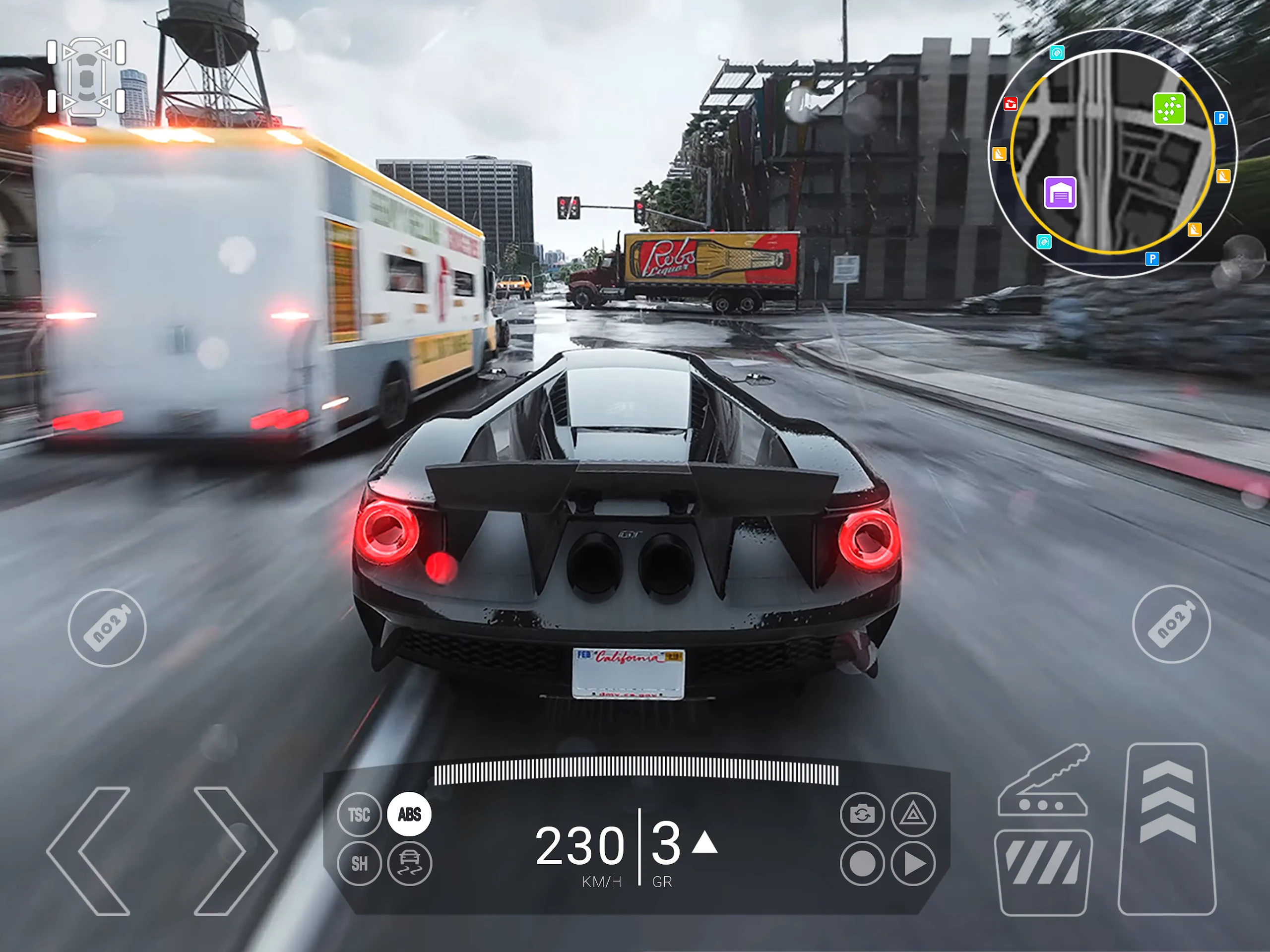Hit the striped brake pedal
This screenshot has width=1270, height=952.
pos(1043,872)
